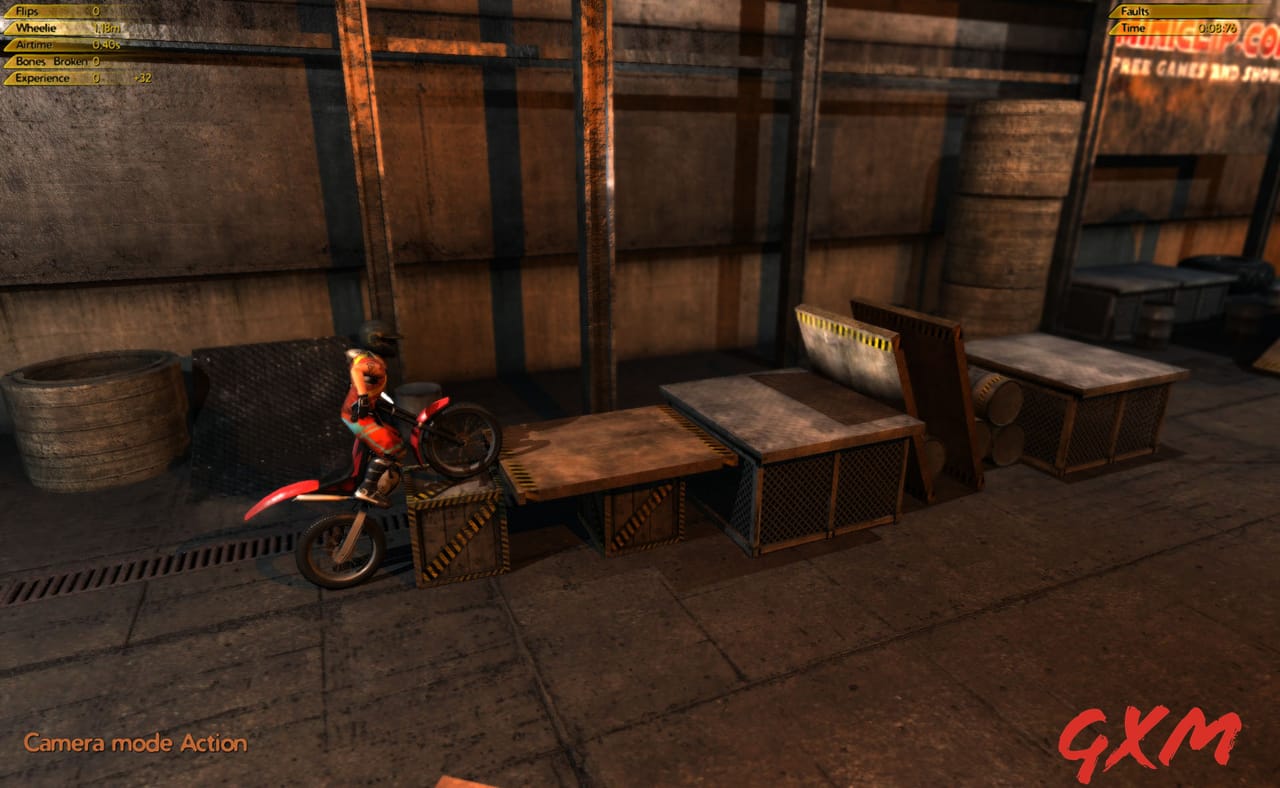Image resolution: width=1280 pixels, height=788 pixels.
Task: Click the GXM watermark logo
Action: pos(1150,740)
